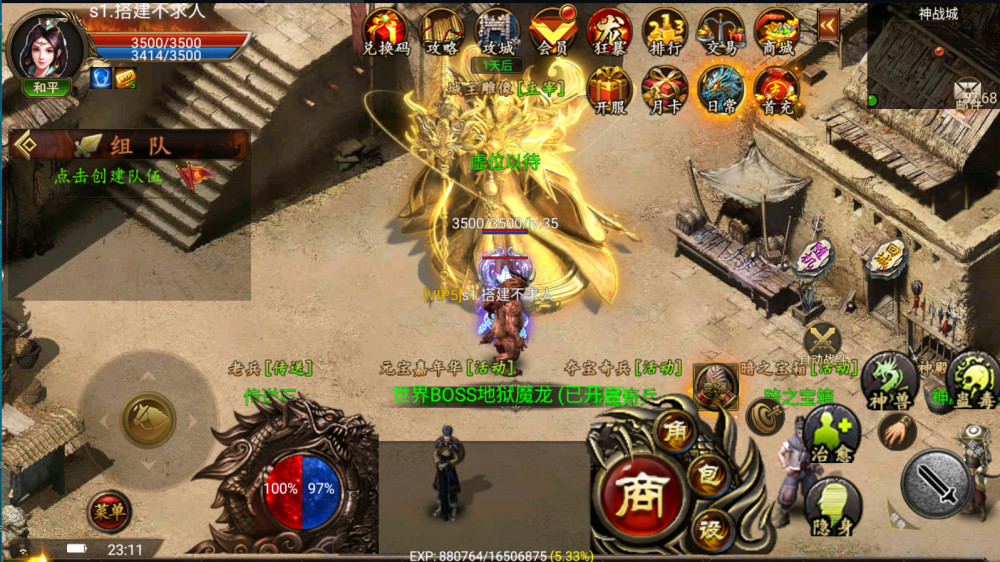Activate the 隐身 stealth skill
The width and height of the screenshot is (1000, 562).
click(x=832, y=505)
